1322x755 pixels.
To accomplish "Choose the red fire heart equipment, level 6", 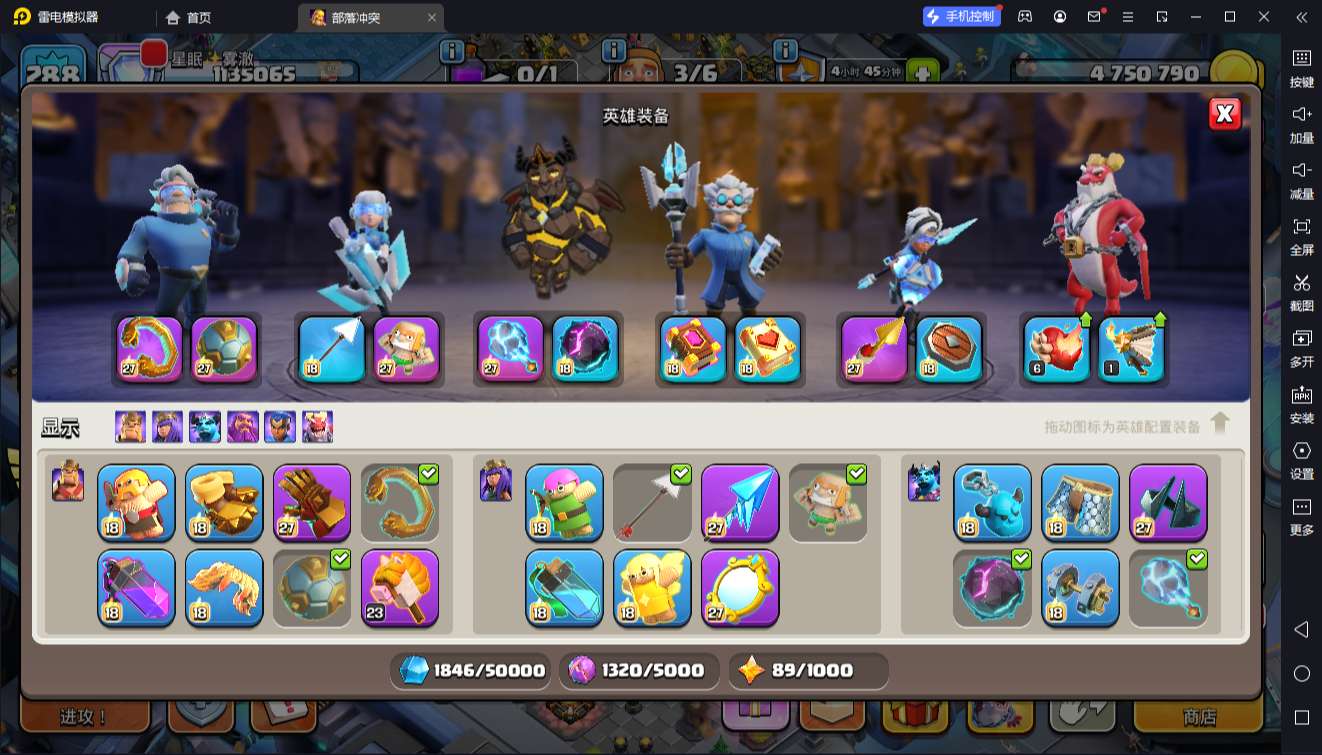I will coord(1057,349).
